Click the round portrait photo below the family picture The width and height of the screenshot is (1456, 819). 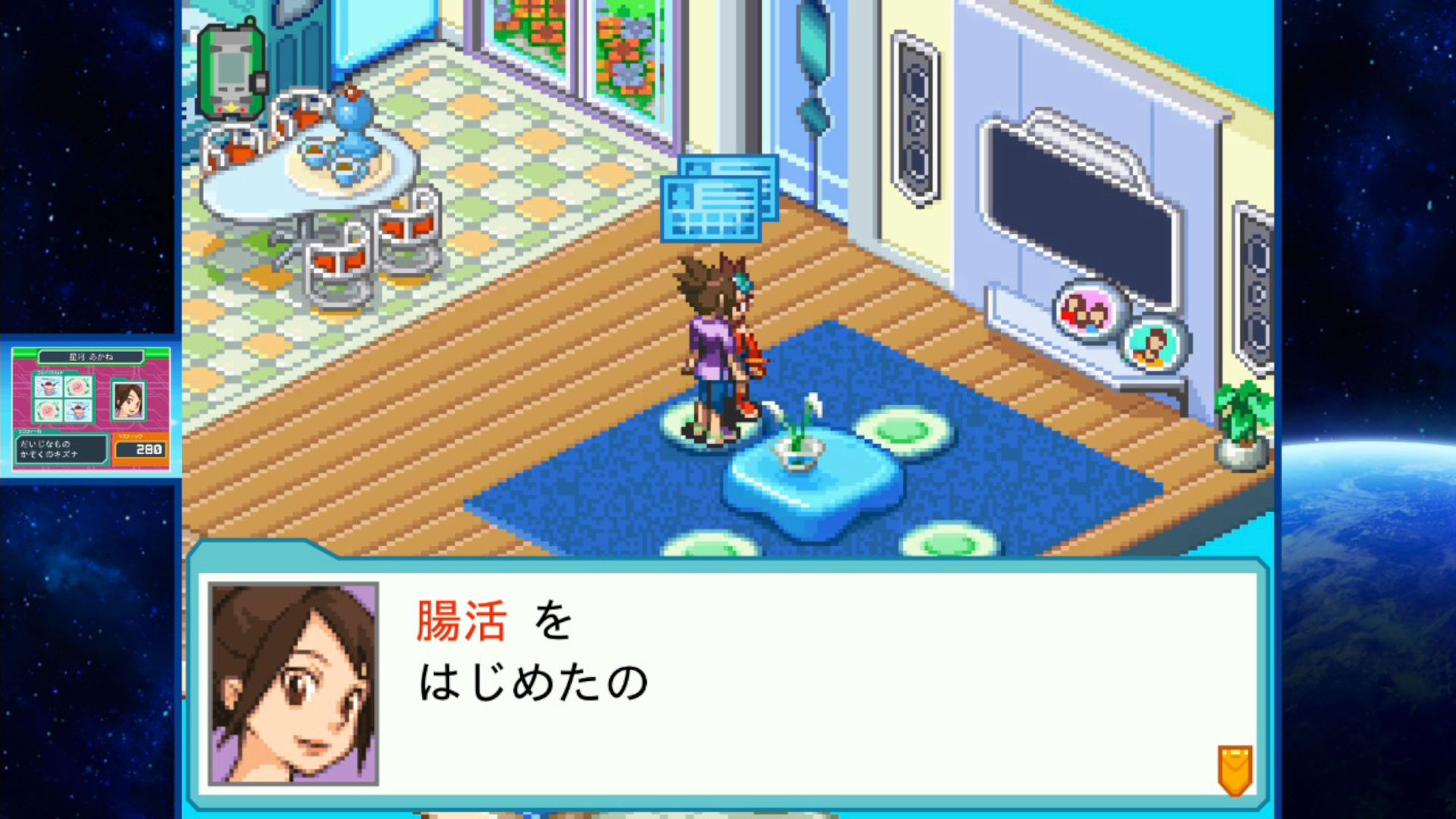click(x=1153, y=346)
